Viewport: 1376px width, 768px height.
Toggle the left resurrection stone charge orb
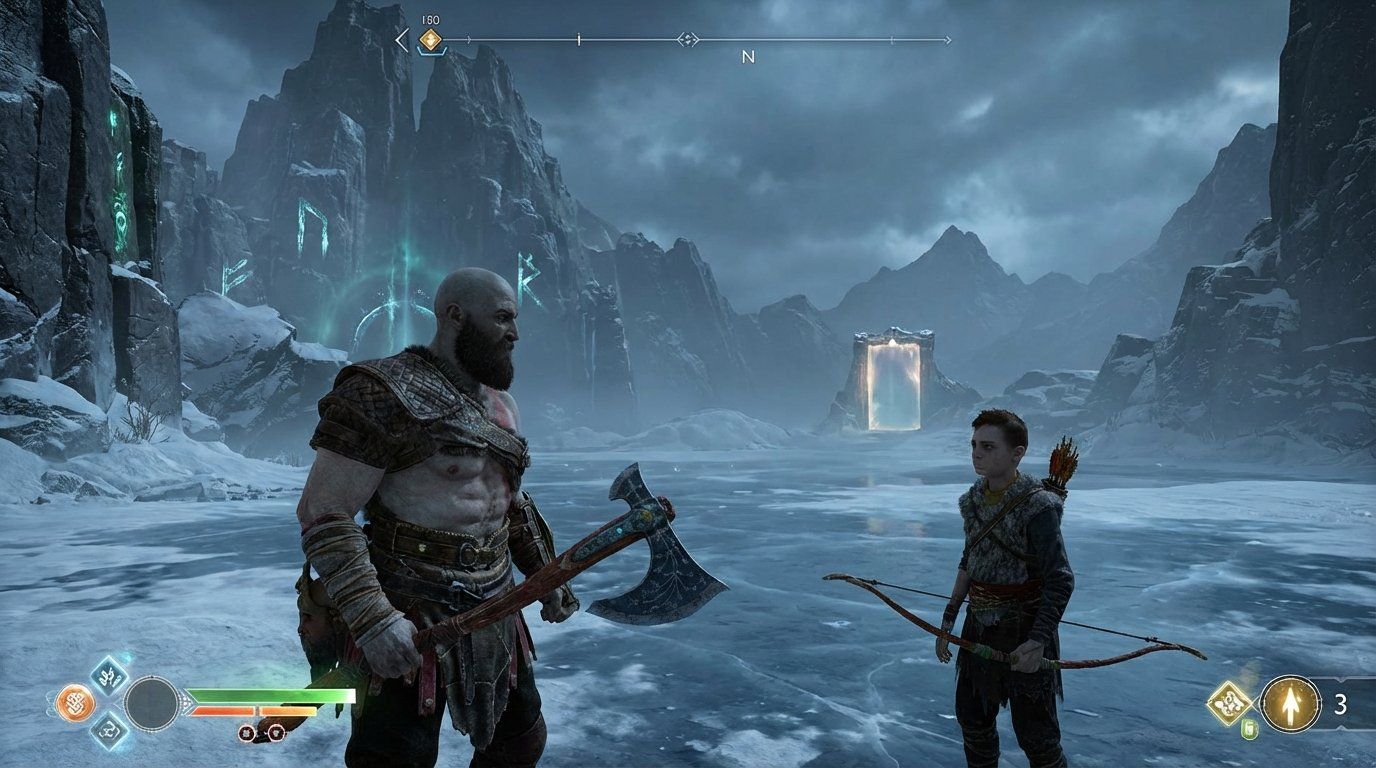246,733
